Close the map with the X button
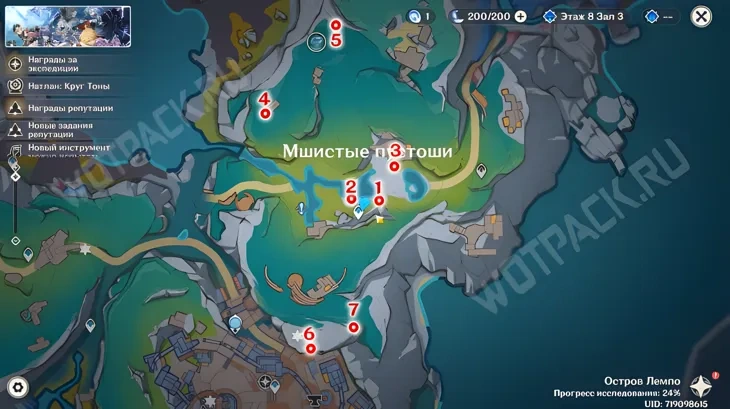Screen dimensions: 730x409 click(702, 16)
